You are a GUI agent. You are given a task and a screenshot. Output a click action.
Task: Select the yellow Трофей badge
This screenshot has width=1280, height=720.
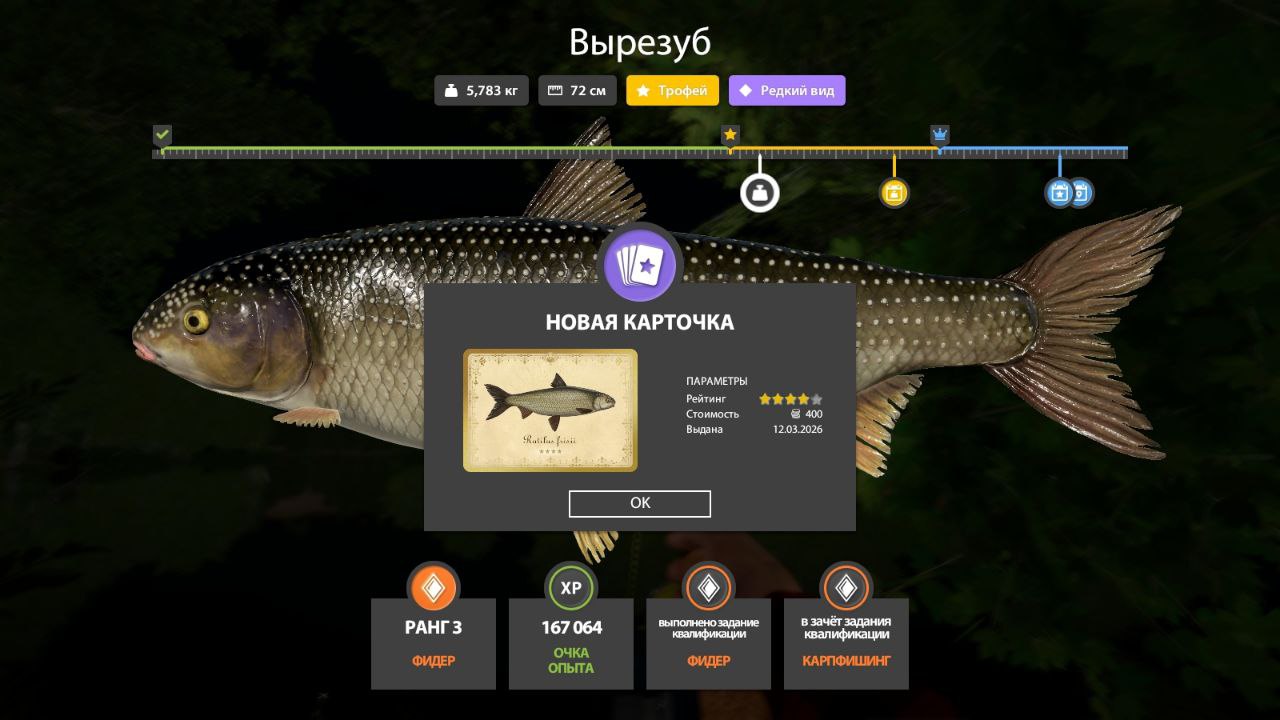click(x=672, y=91)
